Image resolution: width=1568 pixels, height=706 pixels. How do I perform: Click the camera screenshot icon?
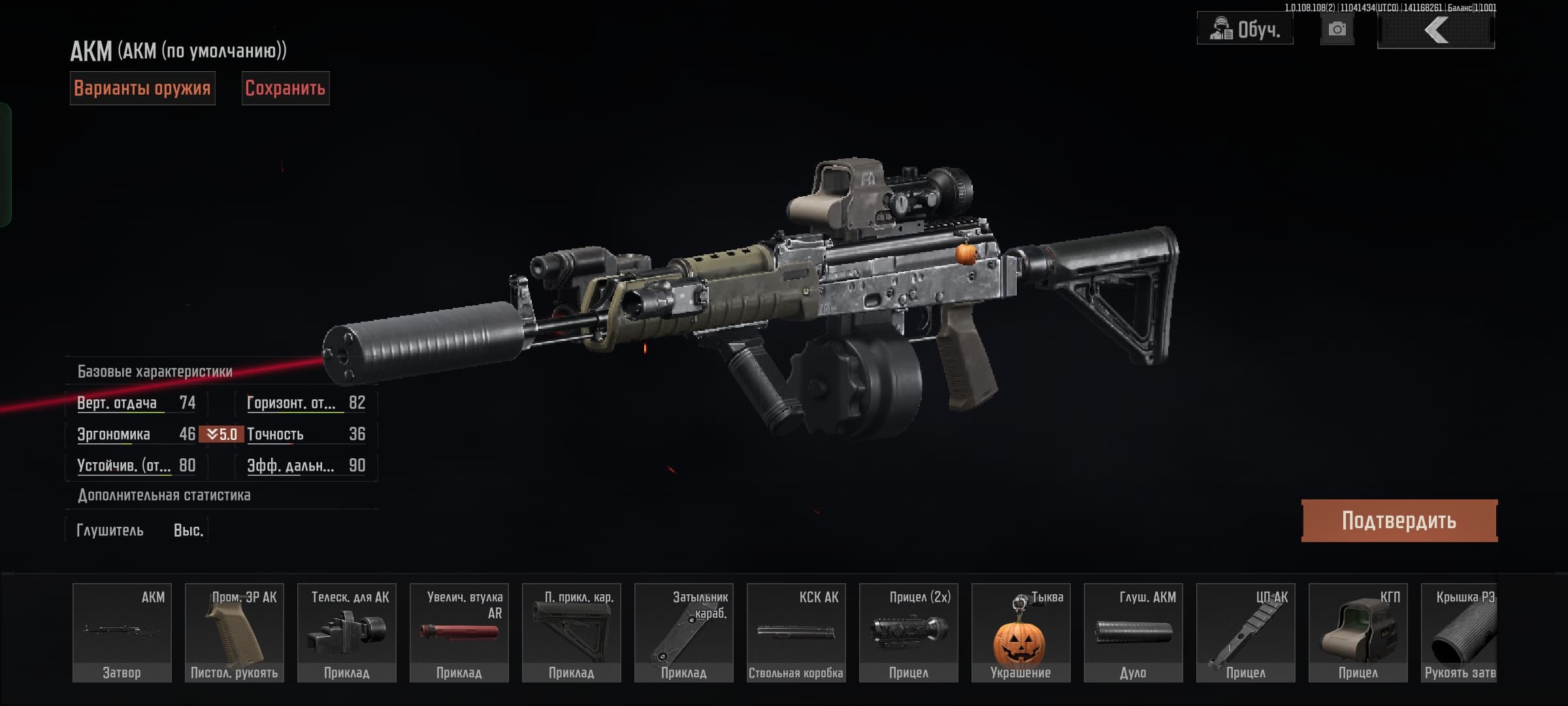(1337, 29)
